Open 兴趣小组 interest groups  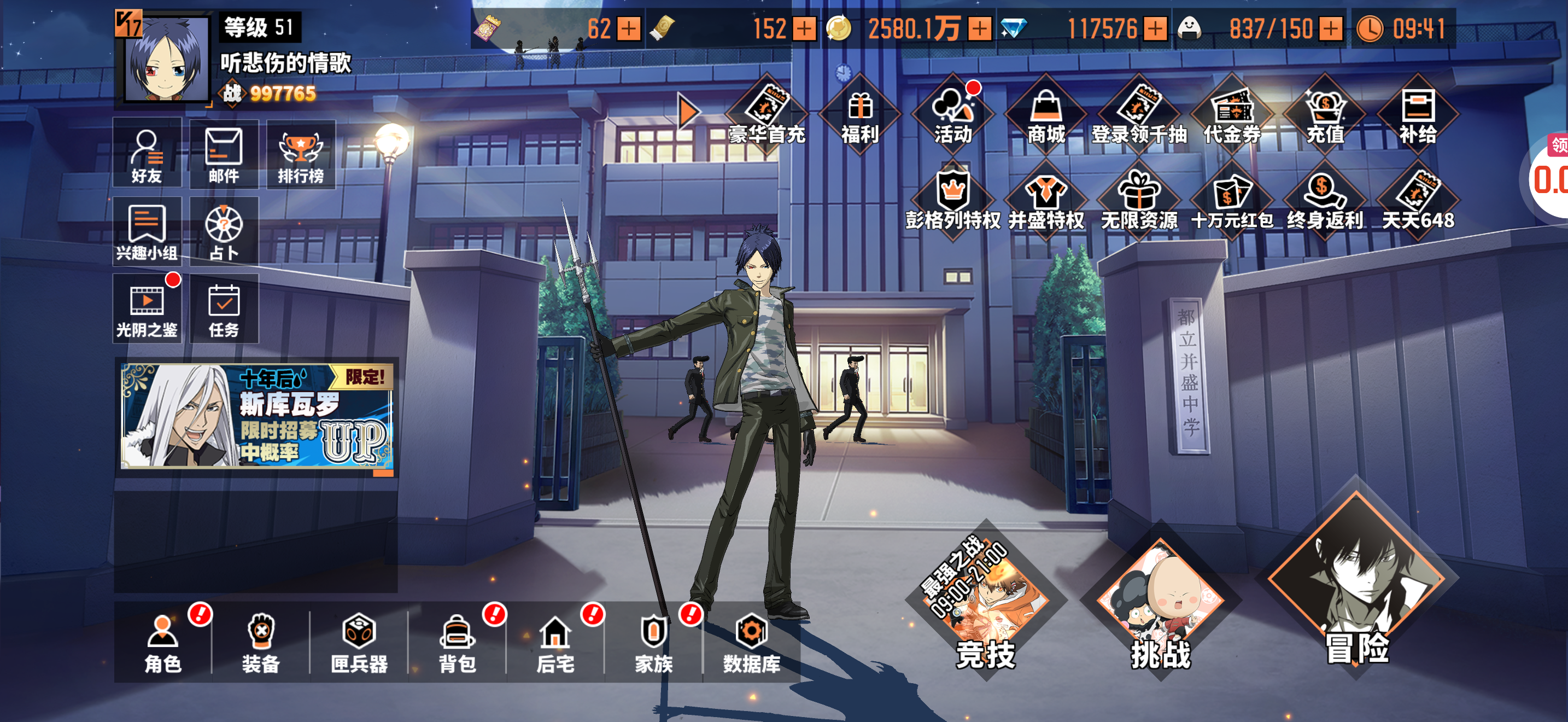tap(147, 232)
